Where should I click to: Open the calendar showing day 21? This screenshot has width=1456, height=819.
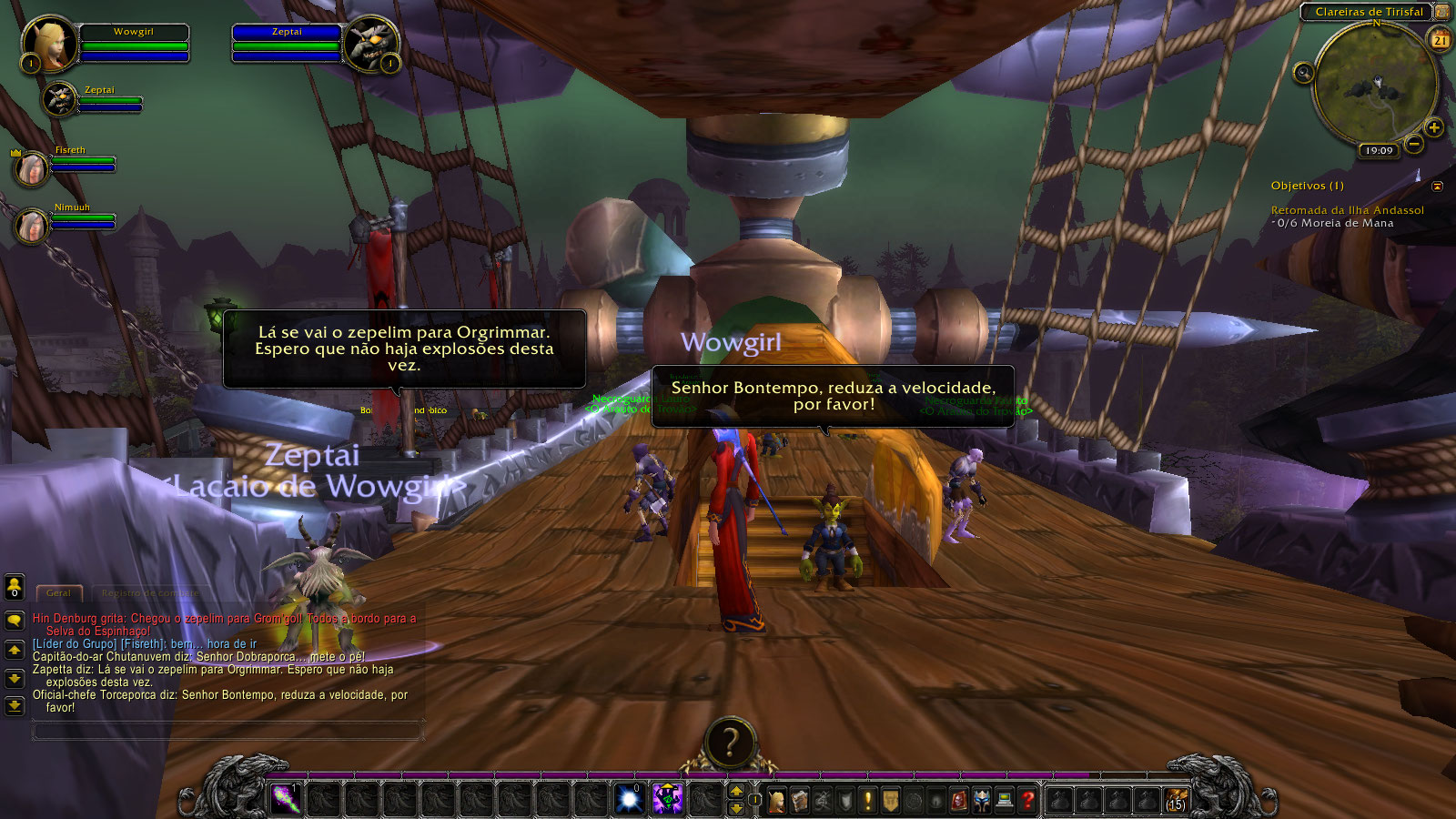[1441, 39]
